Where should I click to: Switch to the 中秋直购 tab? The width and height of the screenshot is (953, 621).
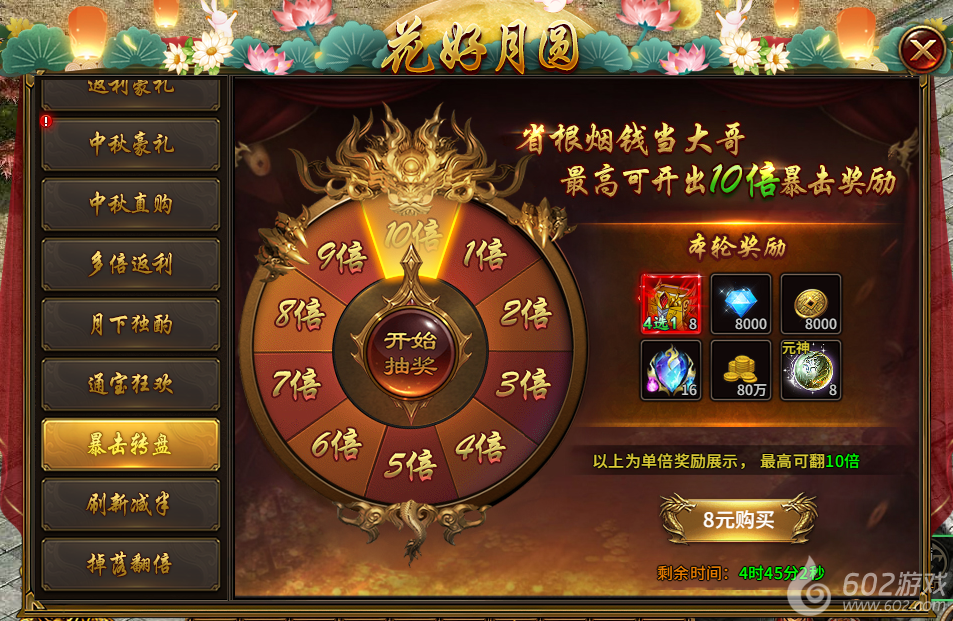[131, 204]
